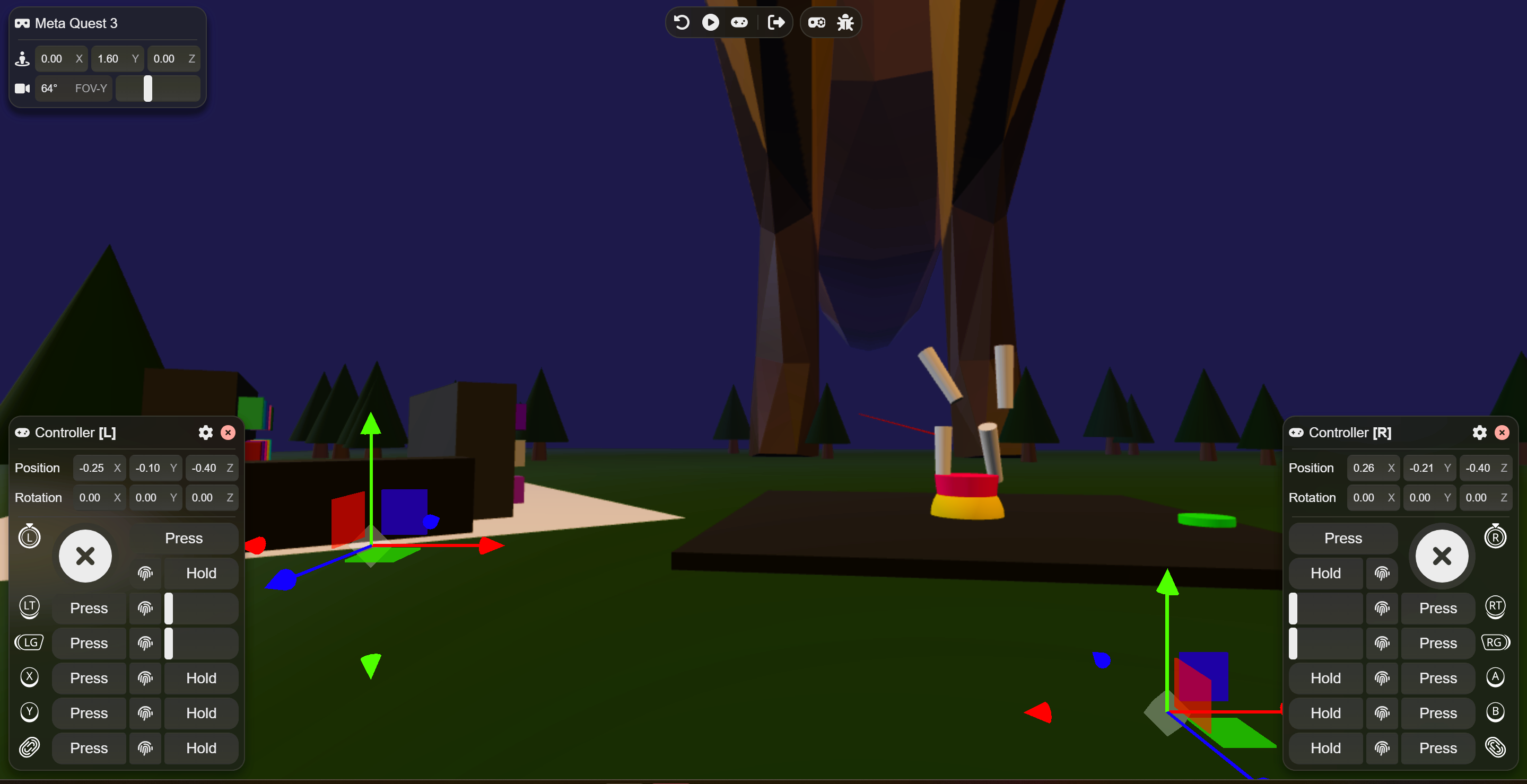The height and width of the screenshot is (784, 1527).
Task: Click the Press button for left trigger LT
Action: [x=89, y=608]
